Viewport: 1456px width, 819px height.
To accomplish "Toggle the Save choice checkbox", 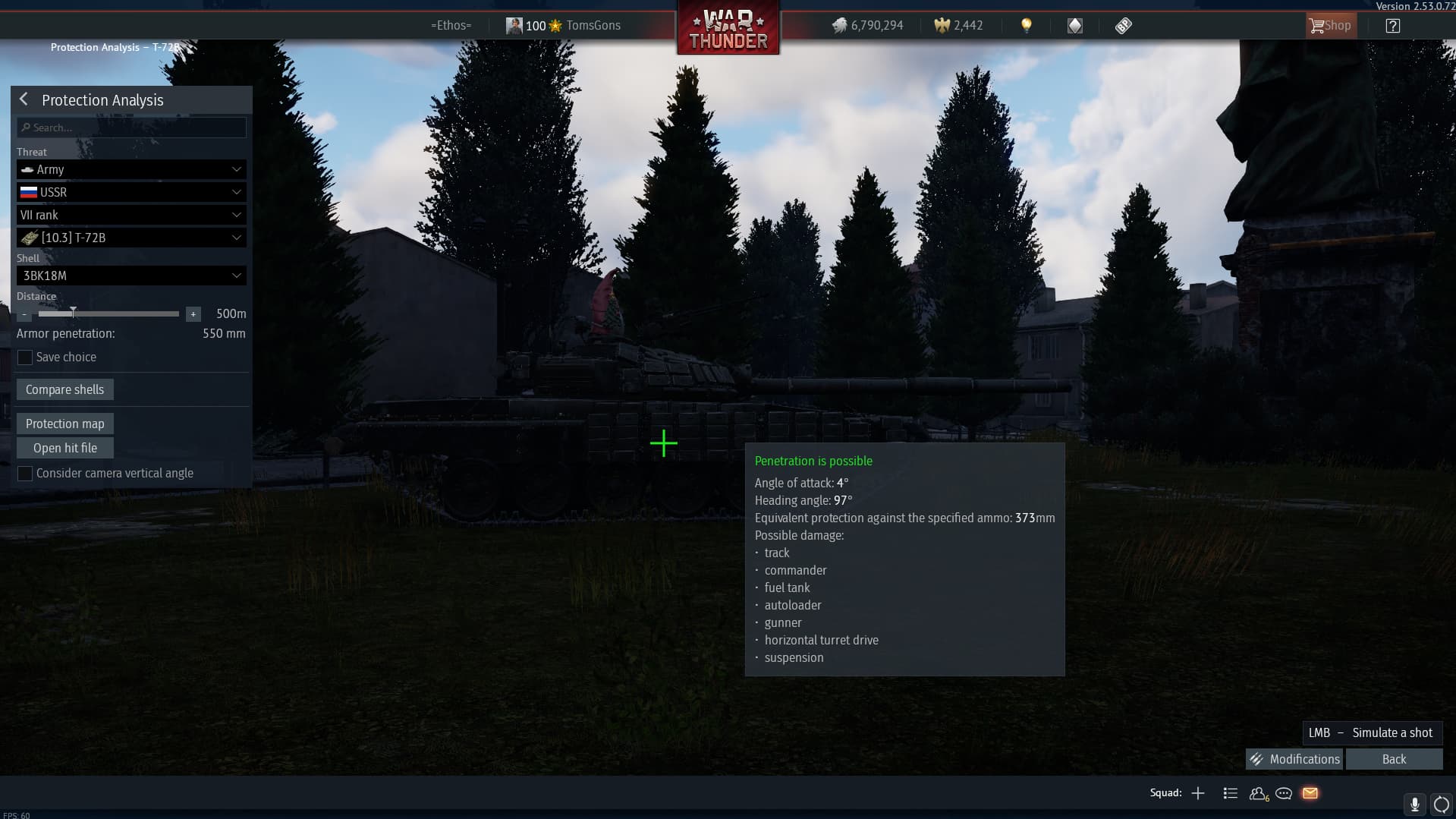I will [25, 358].
